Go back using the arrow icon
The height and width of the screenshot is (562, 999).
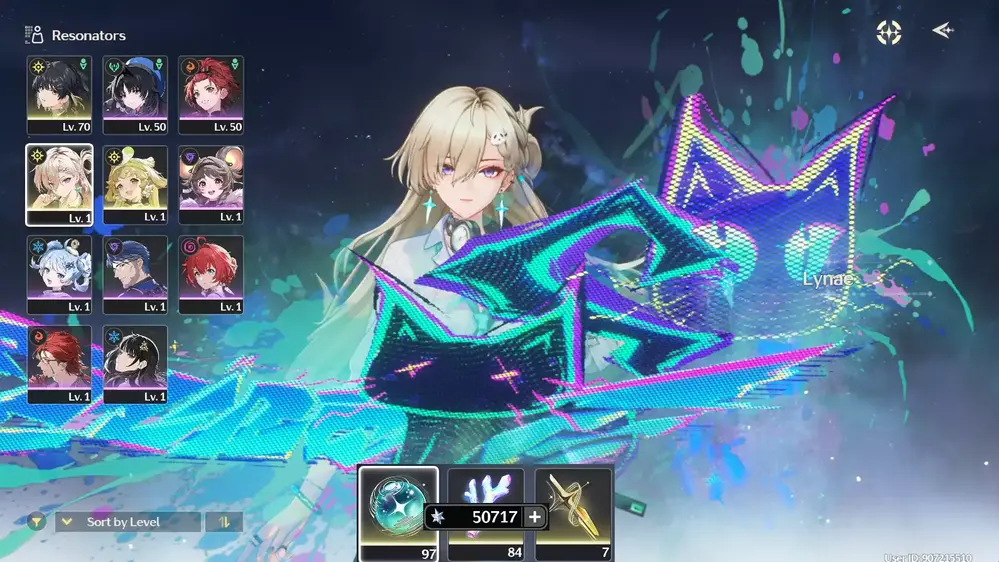click(943, 31)
